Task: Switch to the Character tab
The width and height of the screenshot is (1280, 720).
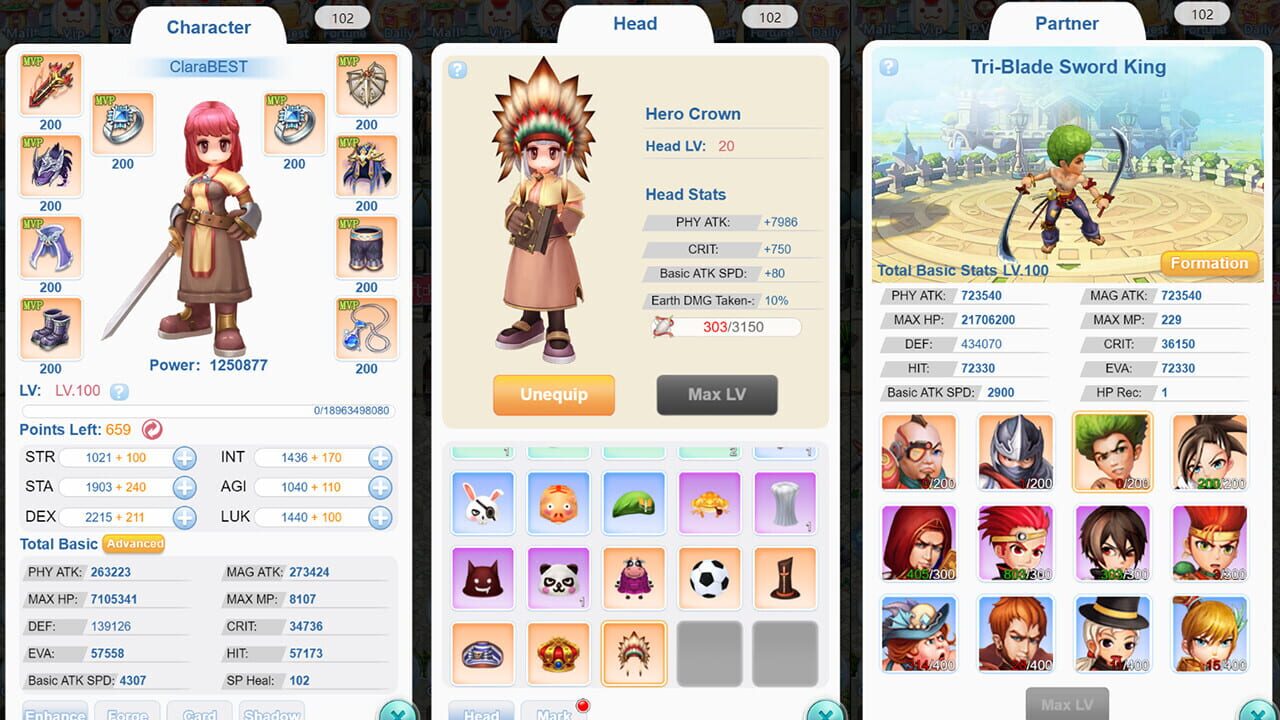Action: [208, 27]
